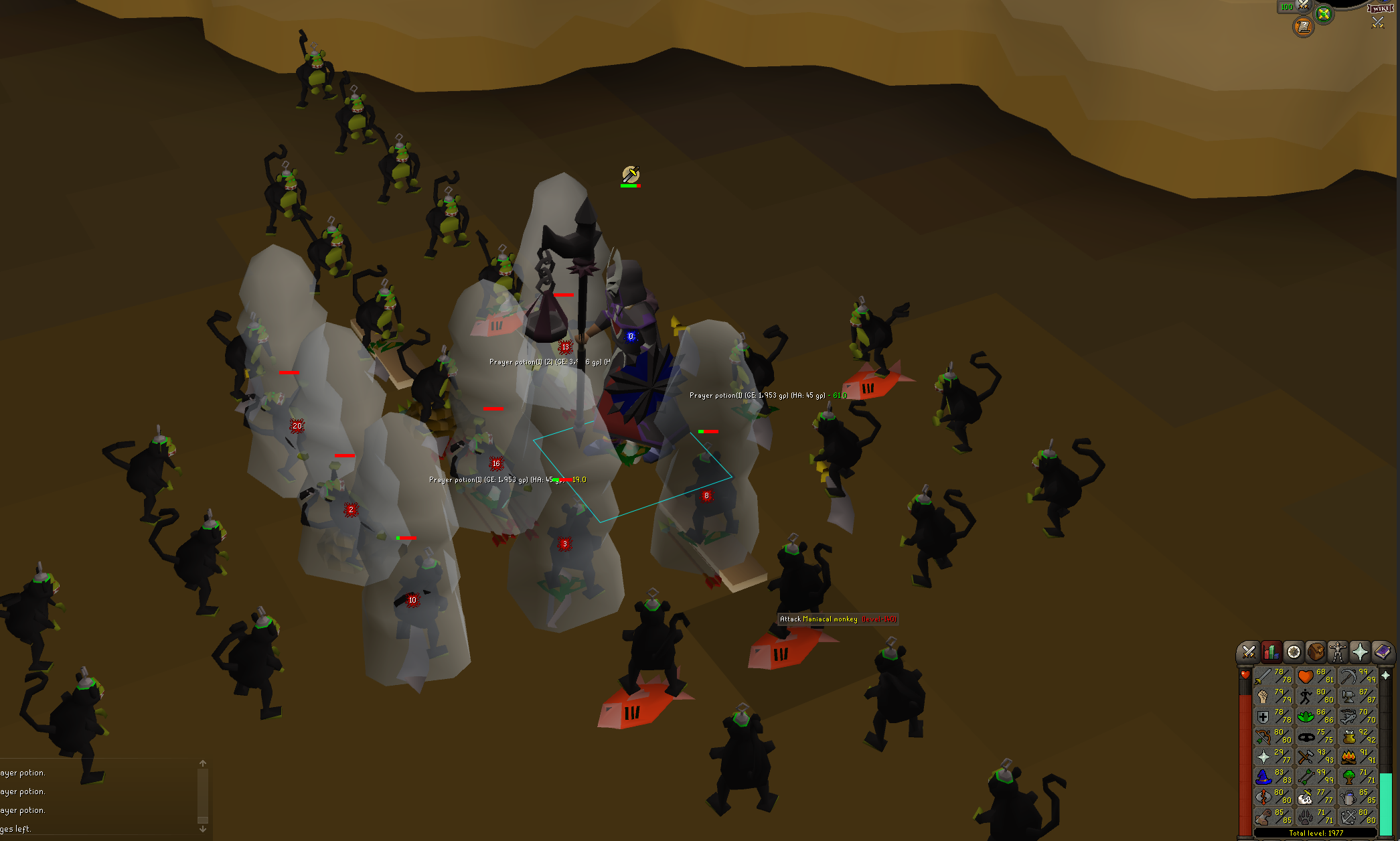1400x841 pixels.
Task: Switch to the Spellbook tab
Action: 1382,652
